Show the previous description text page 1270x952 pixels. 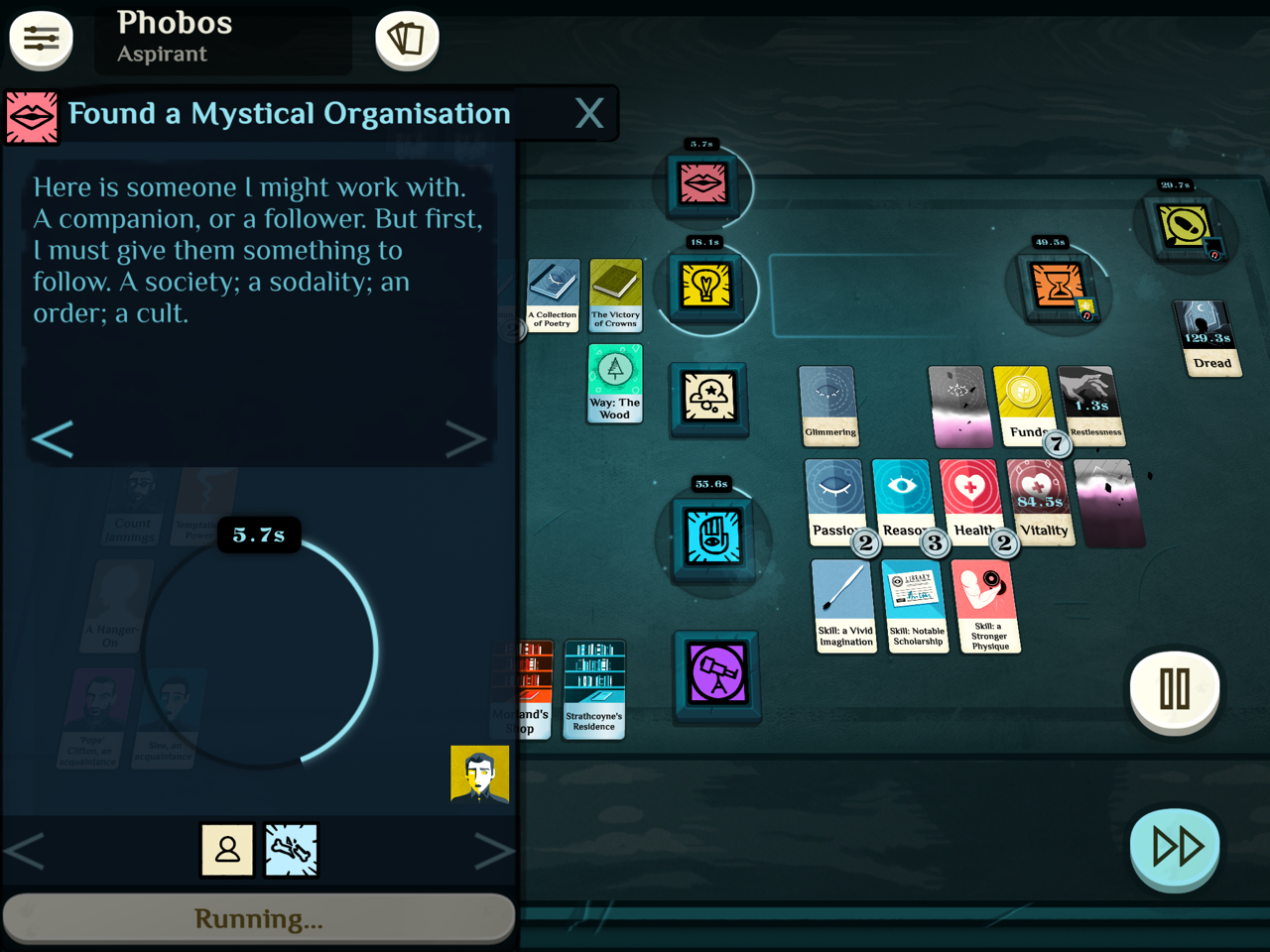54,439
